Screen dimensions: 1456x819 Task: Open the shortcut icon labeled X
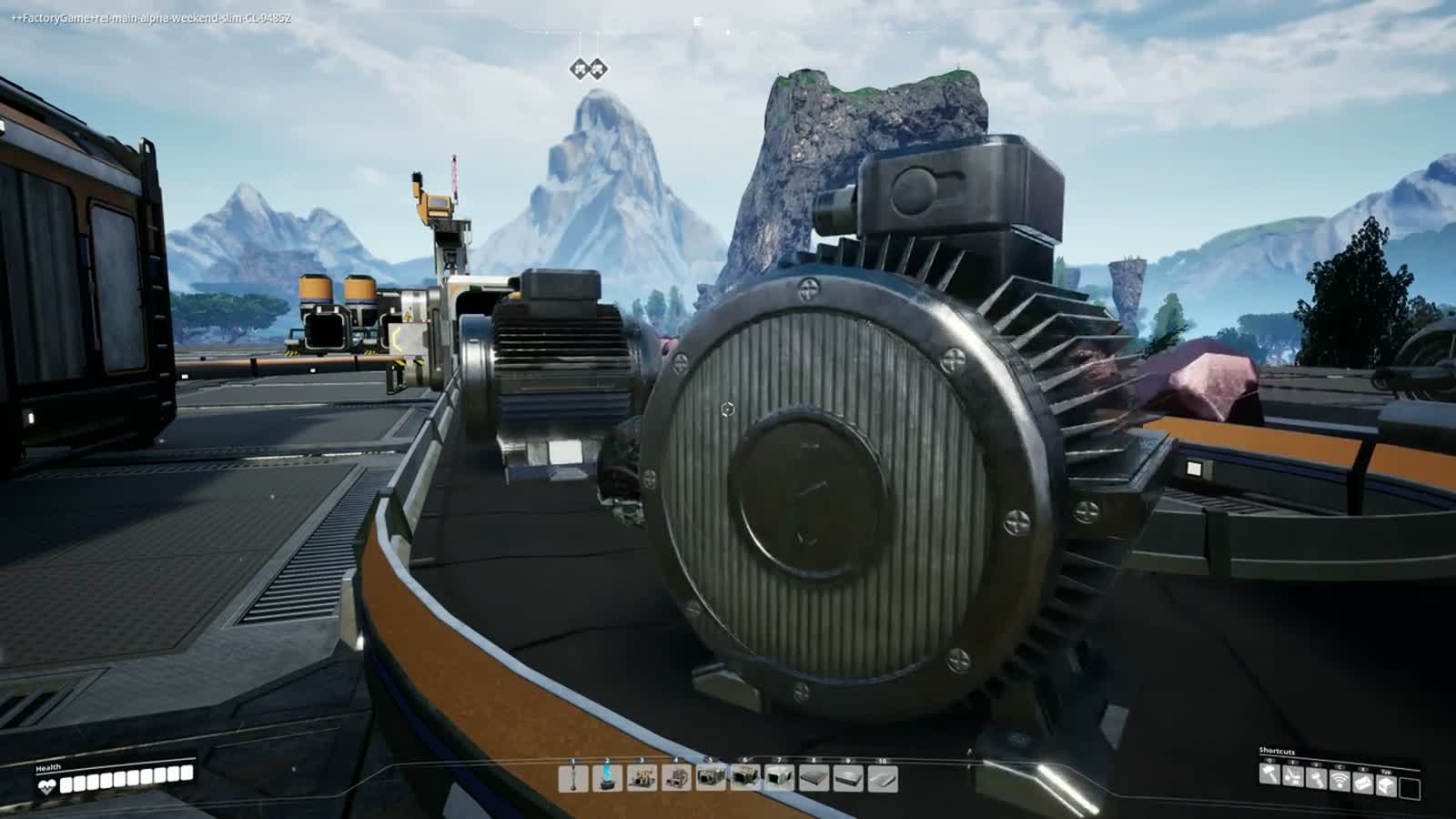[1363, 782]
